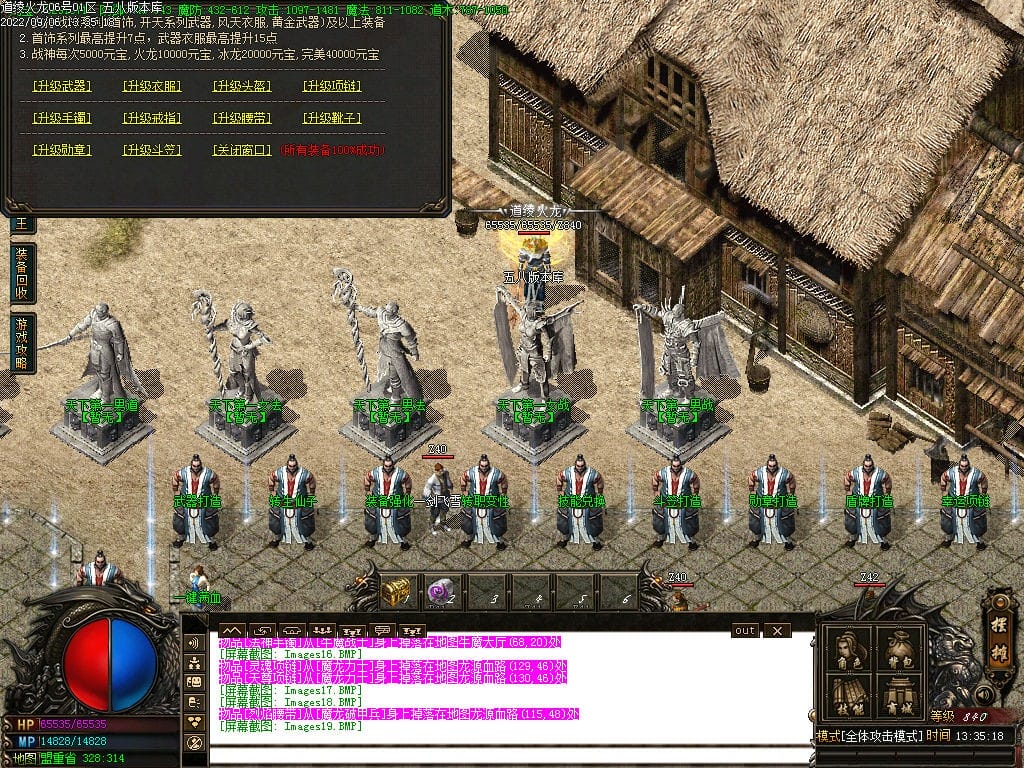Open the 游戏攻略 side button
1024x768 pixels.
pos(22,343)
